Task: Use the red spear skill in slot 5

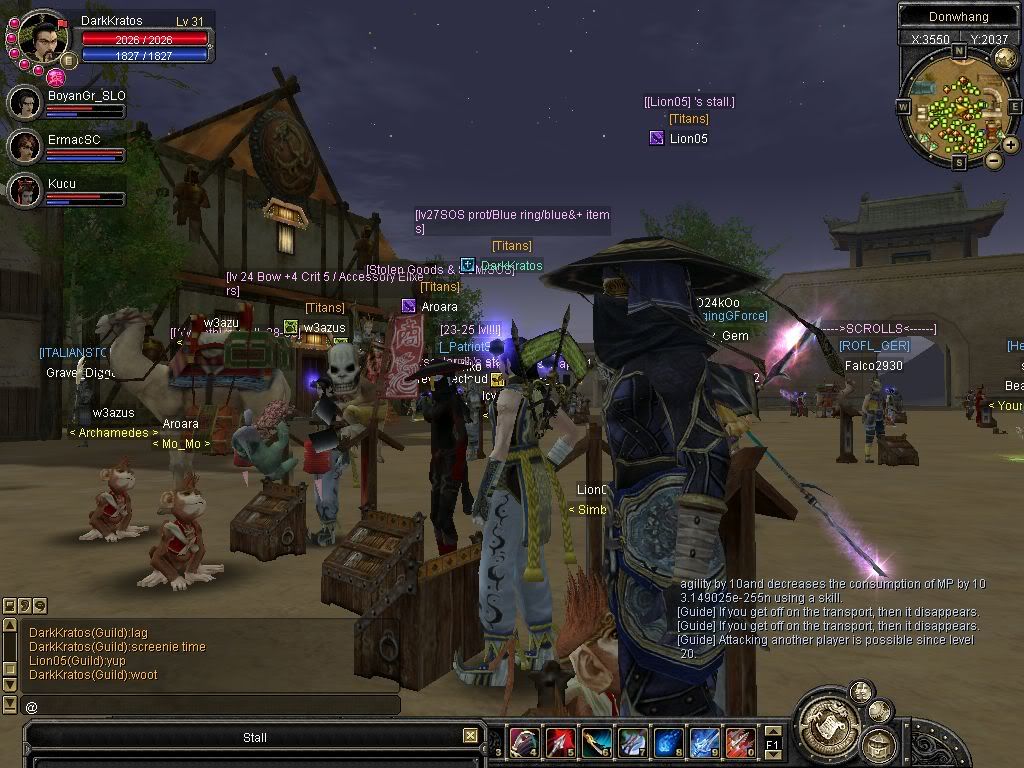Action: point(560,743)
